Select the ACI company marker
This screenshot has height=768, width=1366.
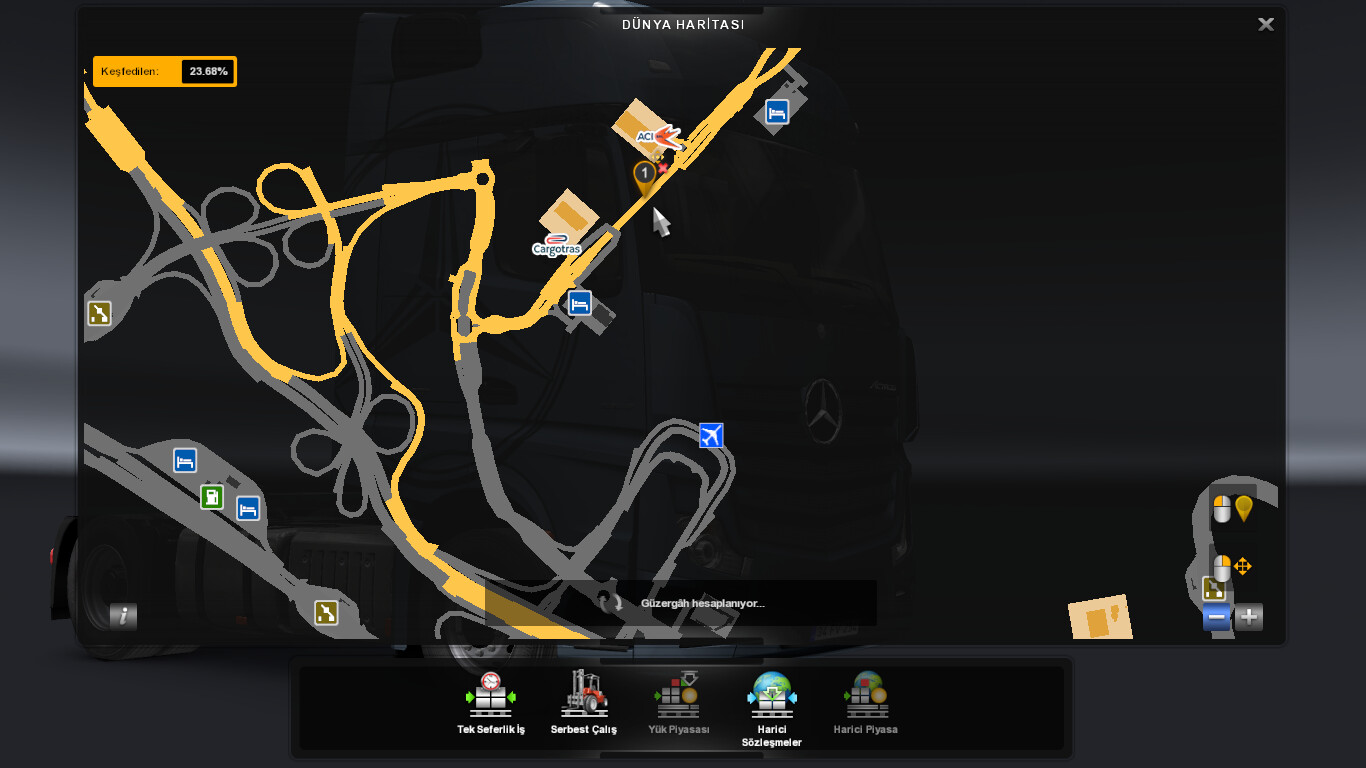(656, 136)
